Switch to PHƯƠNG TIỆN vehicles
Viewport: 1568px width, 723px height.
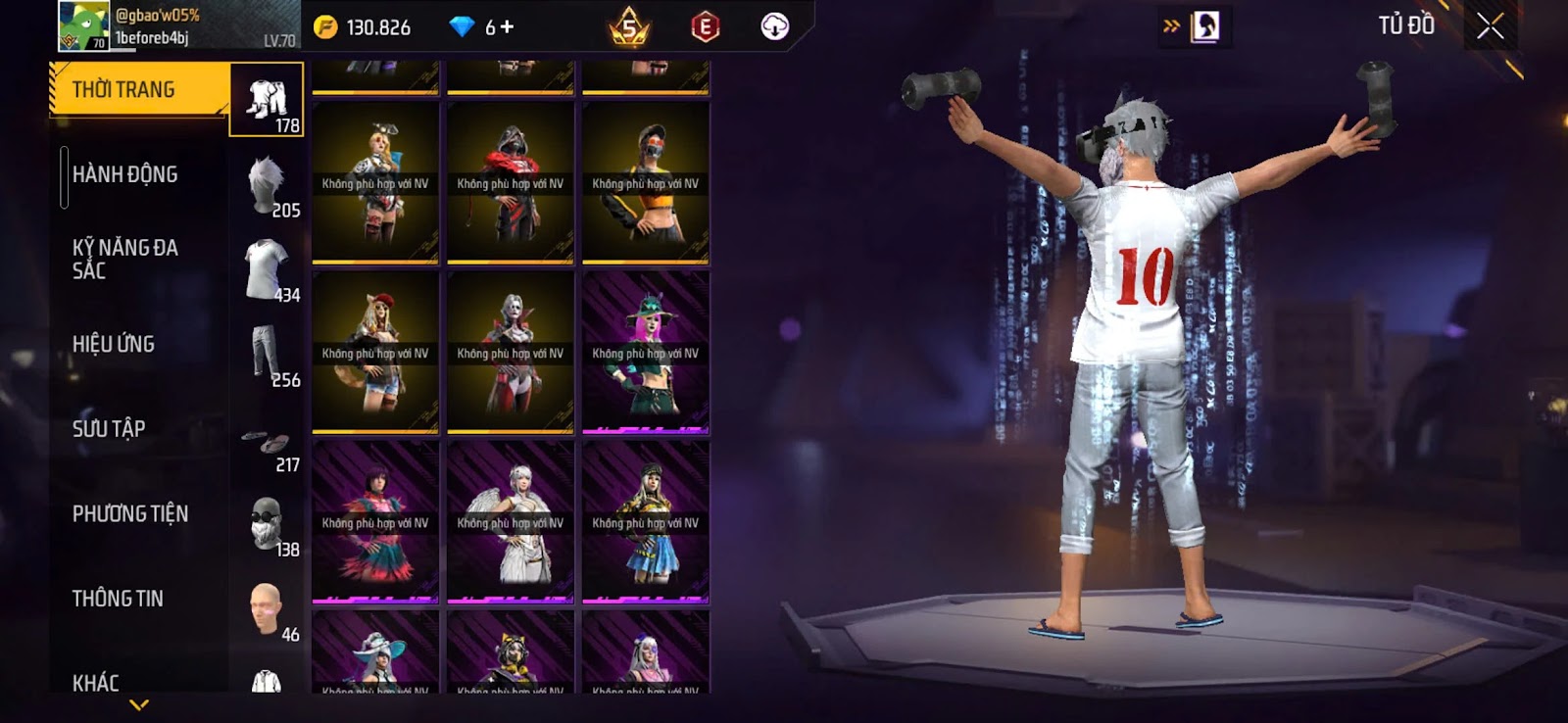pyautogui.click(x=130, y=513)
